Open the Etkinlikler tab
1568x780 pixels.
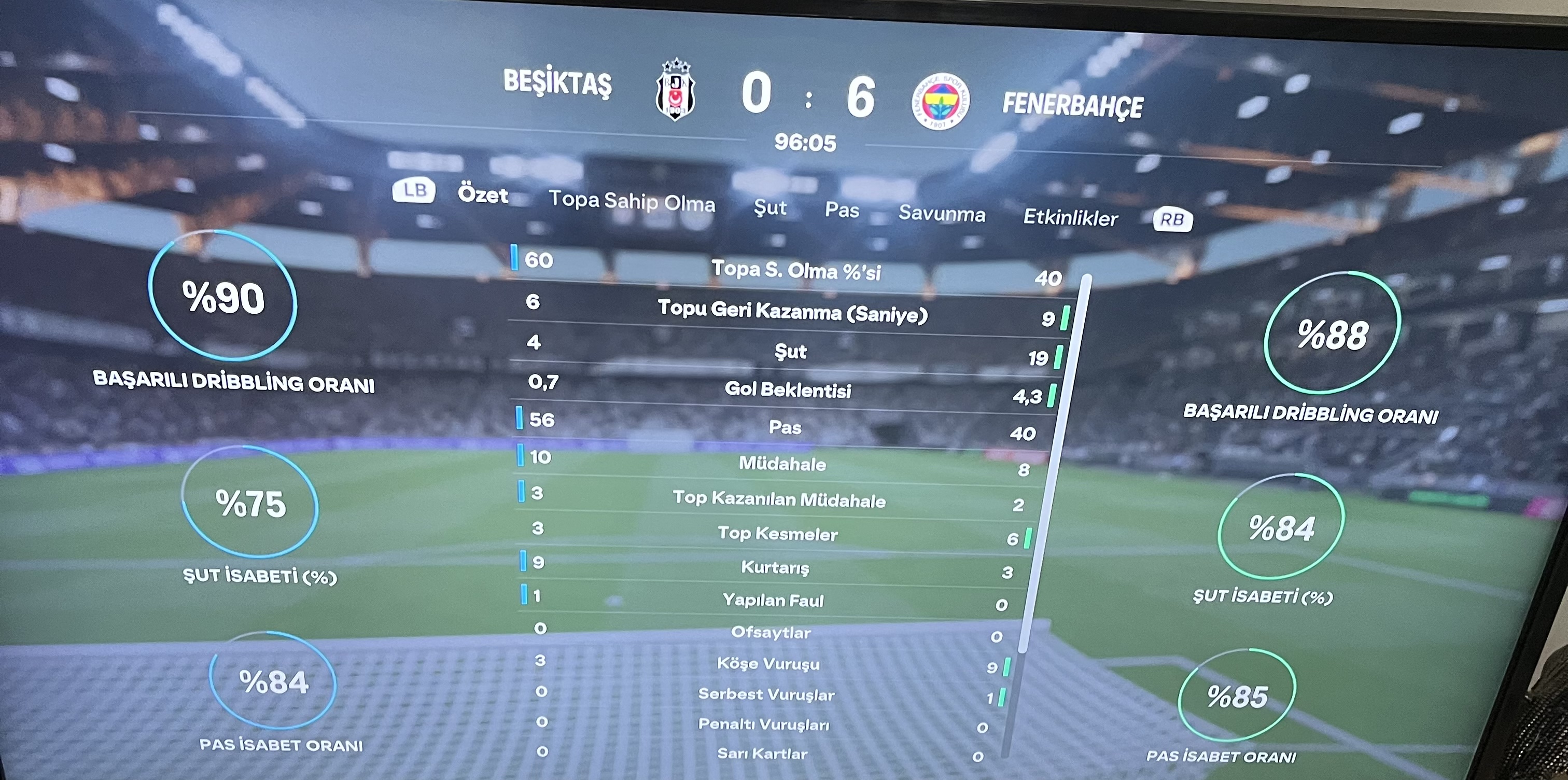point(1070,218)
